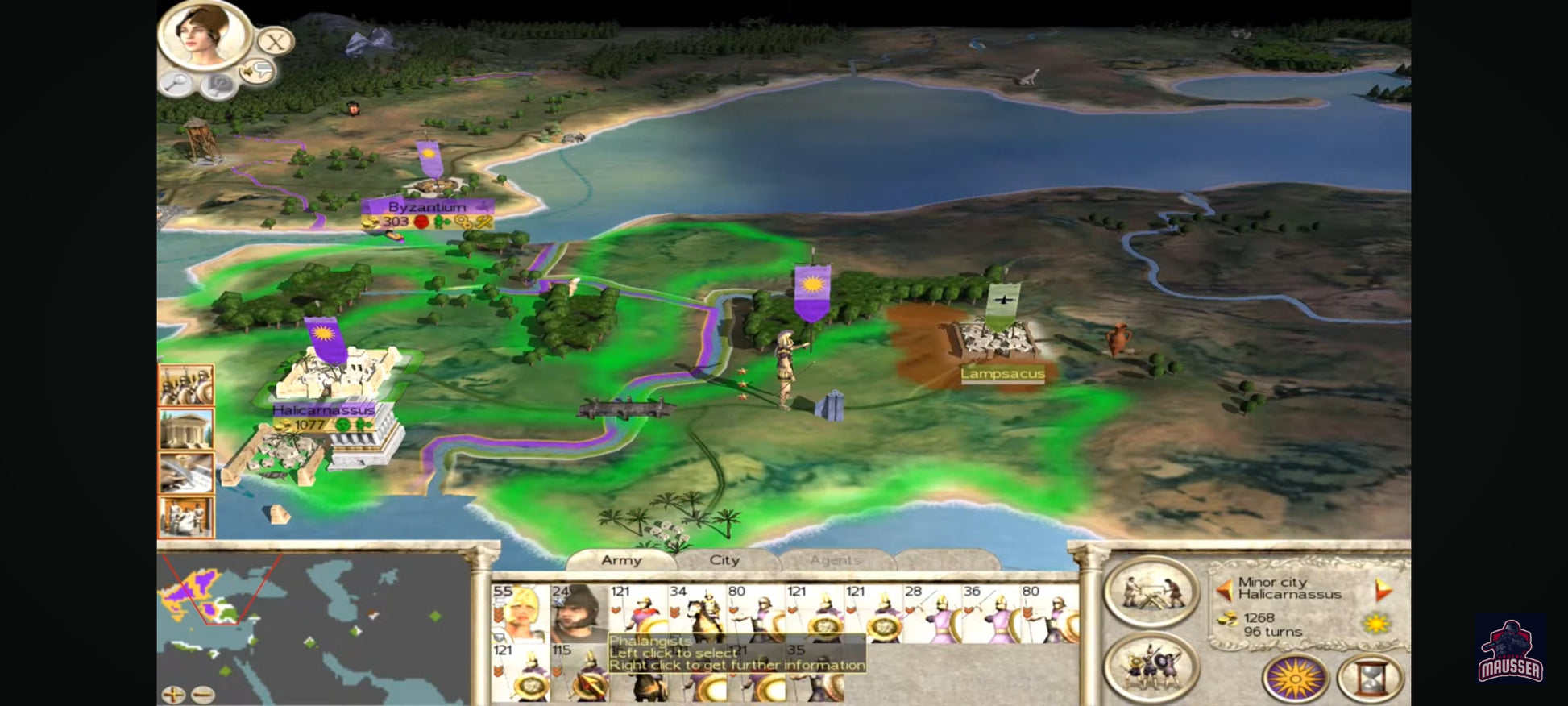The width and height of the screenshot is (1568, 706).
Task: Click the campaign minimap
Action: point(314,621)
